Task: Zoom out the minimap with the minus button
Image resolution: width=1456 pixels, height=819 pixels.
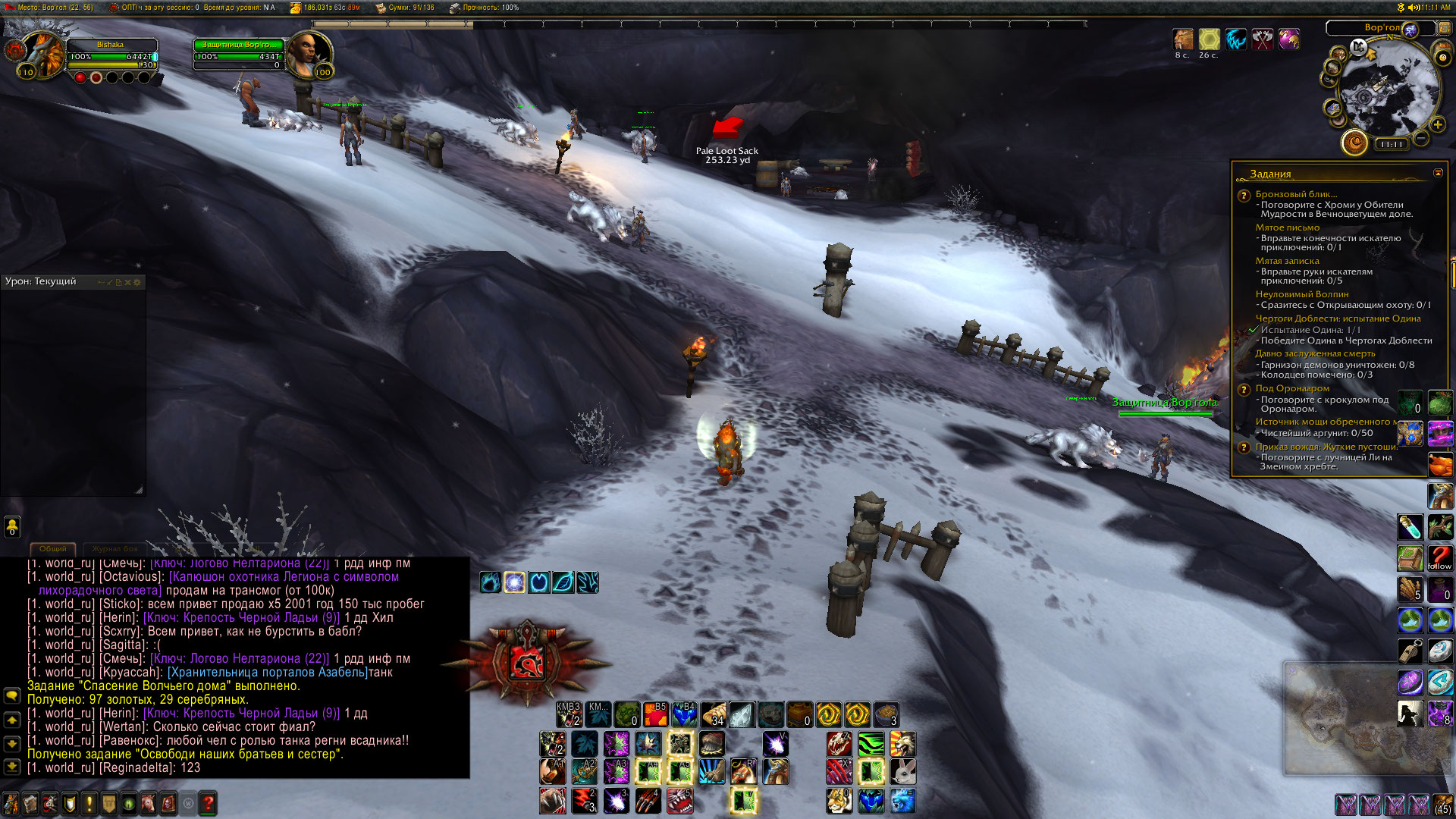Action: [x=1421, y=138]
